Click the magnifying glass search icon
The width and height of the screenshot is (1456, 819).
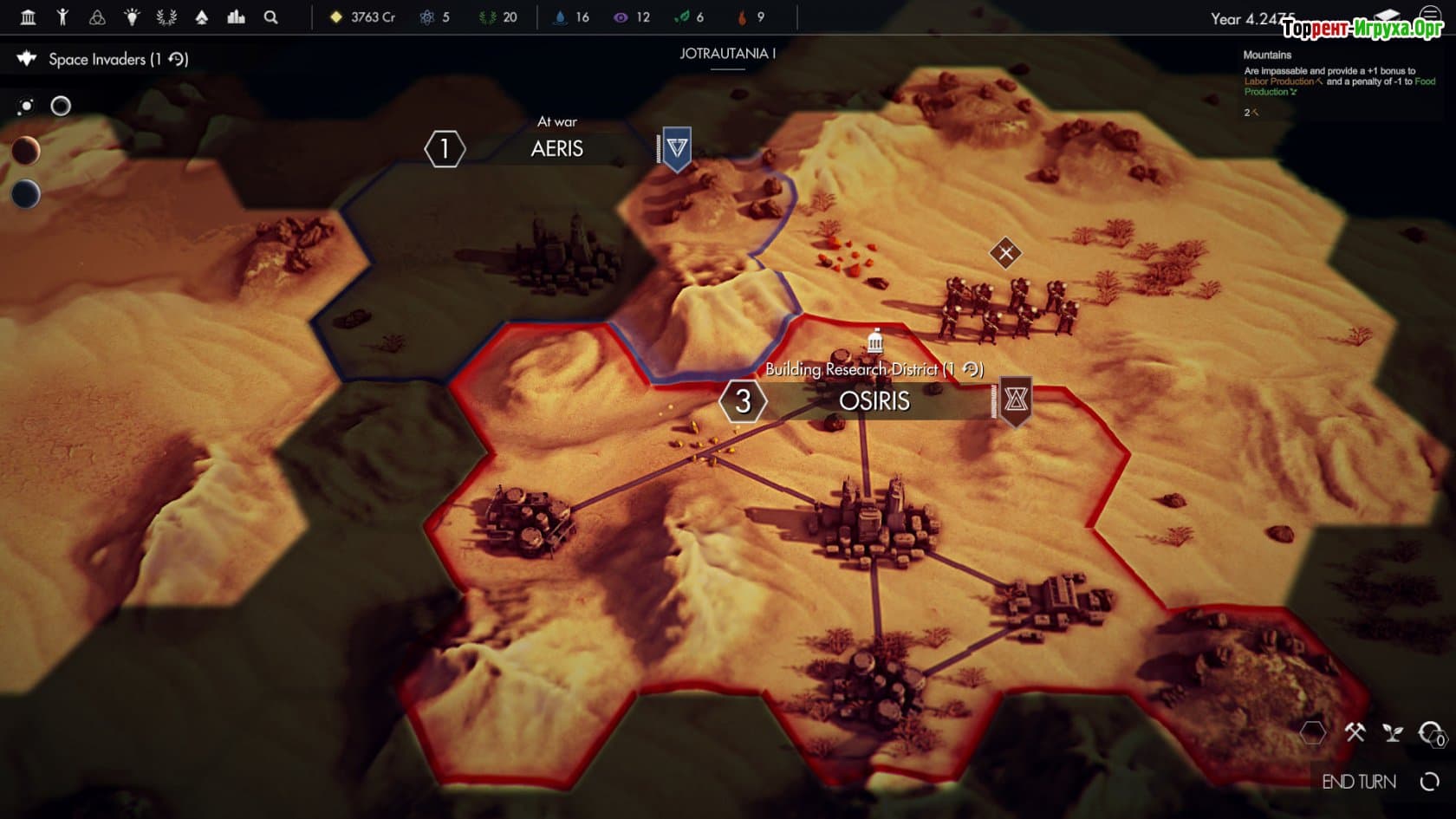click(270, 17)
